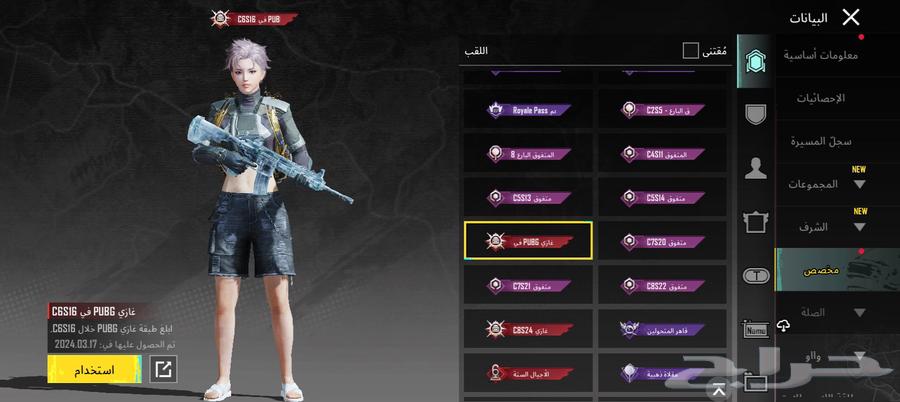Choose the C8S24 conqueror title

click(x=528, y=328)
